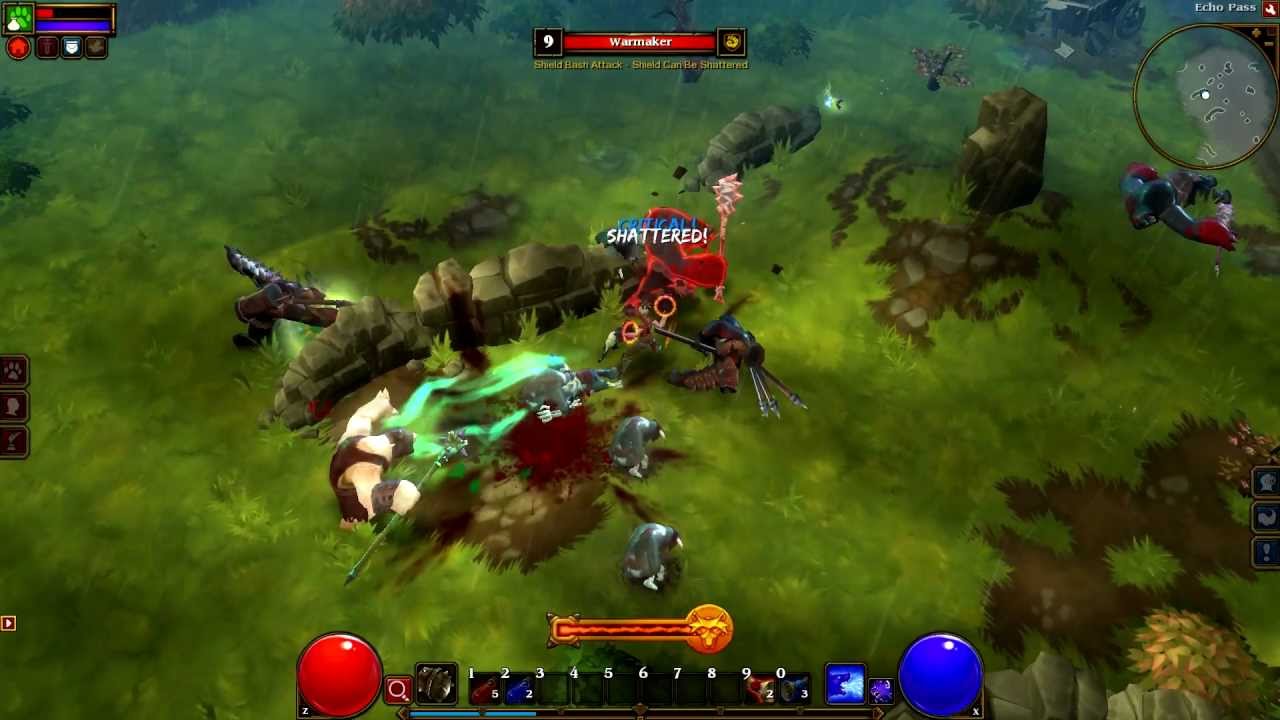Open the equipped weapon icon left of the hotbar

437,685
